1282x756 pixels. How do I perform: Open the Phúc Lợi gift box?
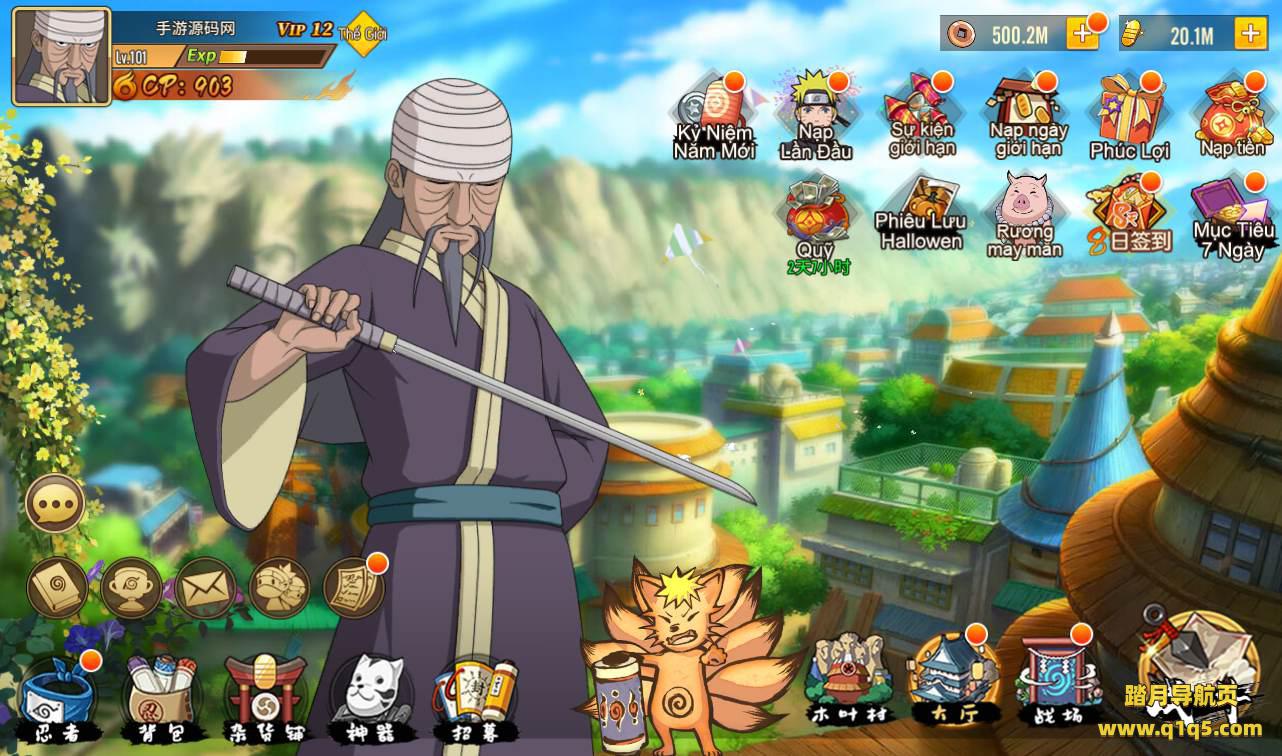[x=1129, y=115]
